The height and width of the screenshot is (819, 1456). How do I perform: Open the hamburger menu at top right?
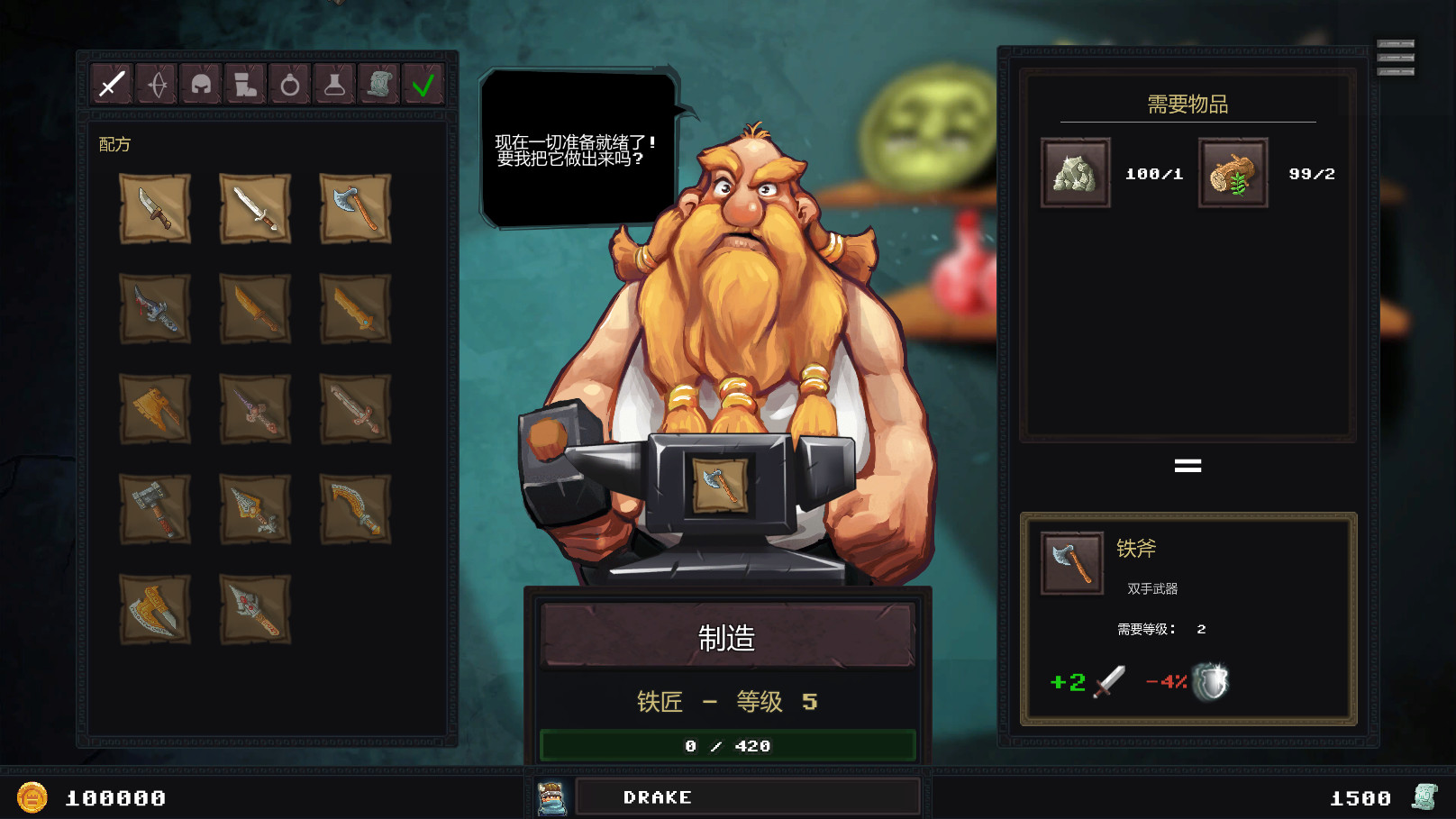point(1396,58)
